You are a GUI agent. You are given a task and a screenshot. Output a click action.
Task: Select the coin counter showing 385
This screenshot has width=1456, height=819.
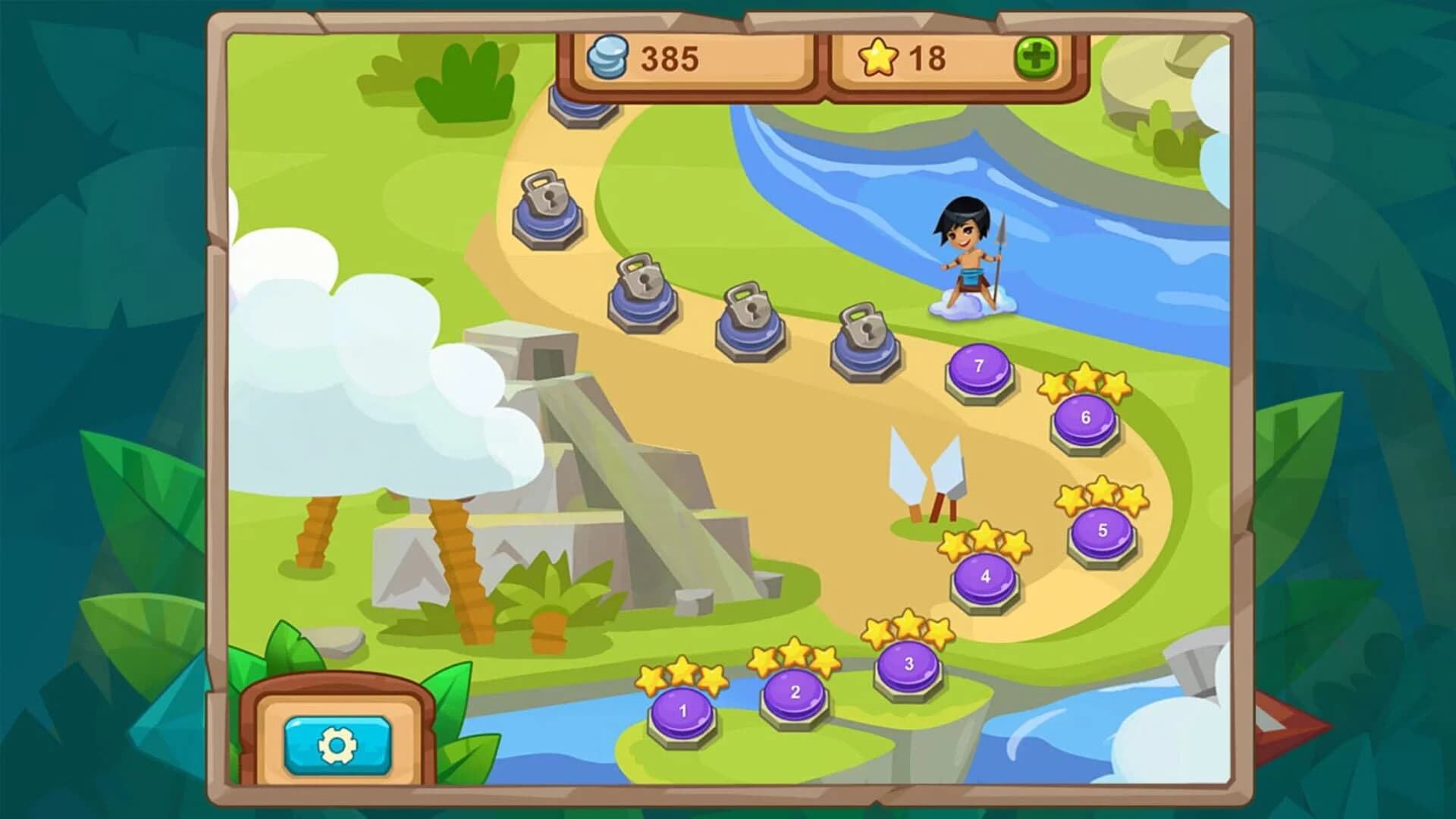tap(667, 61)
